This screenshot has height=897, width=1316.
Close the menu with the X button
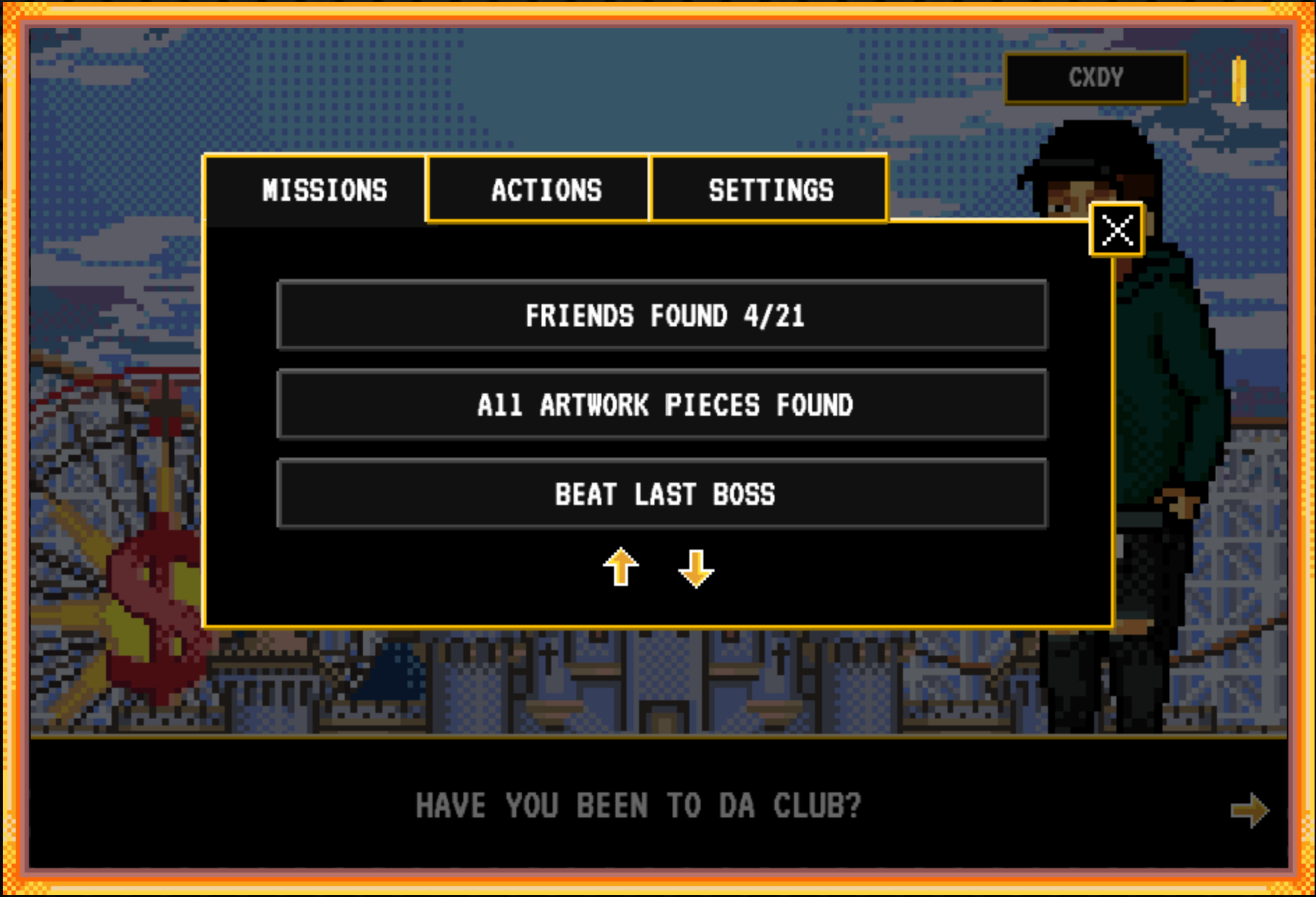coord(1116,230)
